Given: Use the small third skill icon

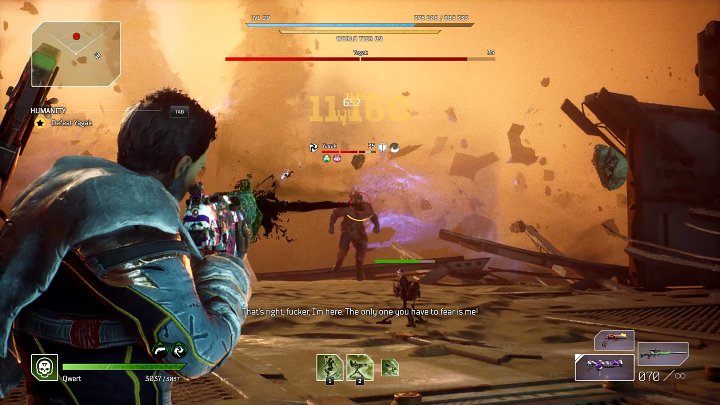Looking at the screenshot, I should 390,366.
